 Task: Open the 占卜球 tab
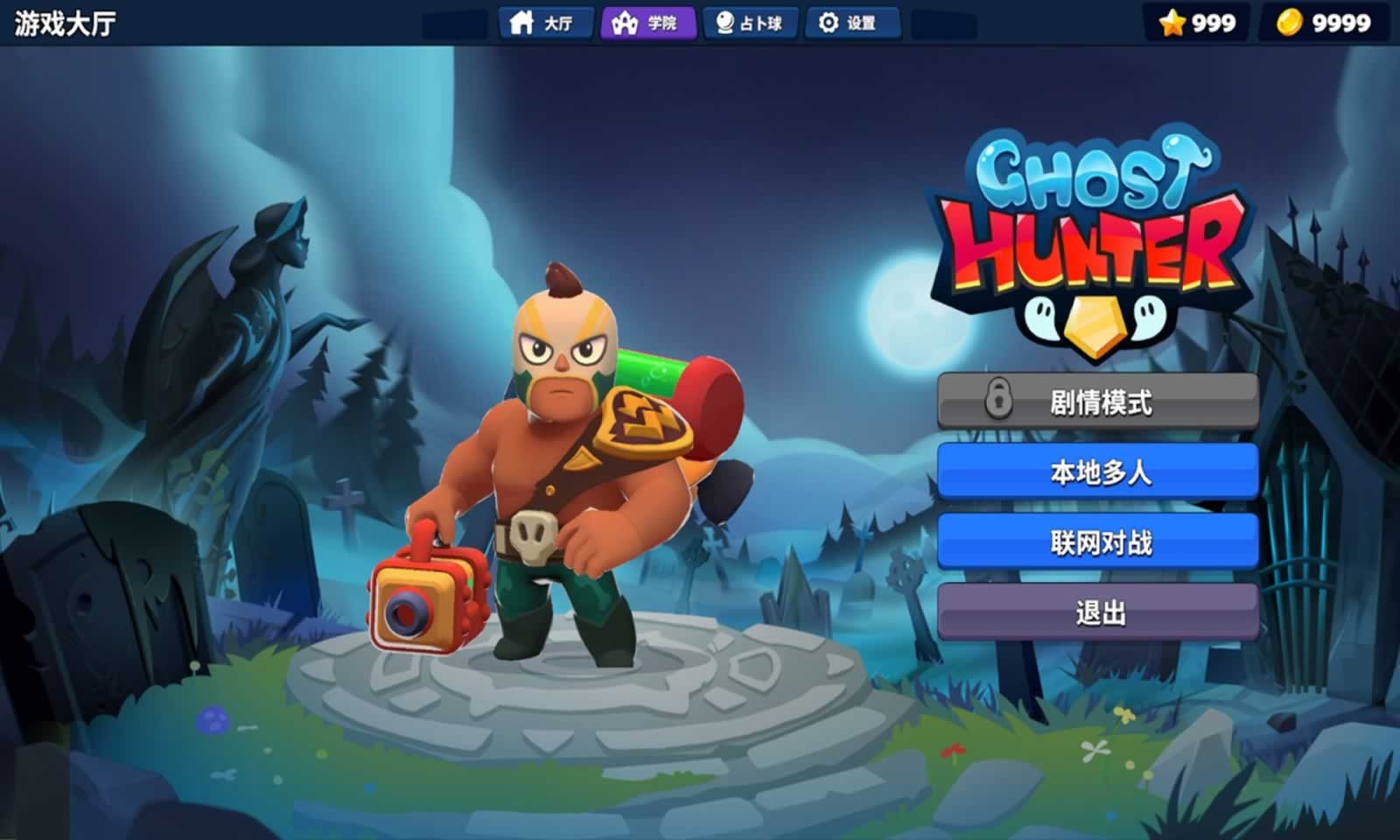[752, 24]
